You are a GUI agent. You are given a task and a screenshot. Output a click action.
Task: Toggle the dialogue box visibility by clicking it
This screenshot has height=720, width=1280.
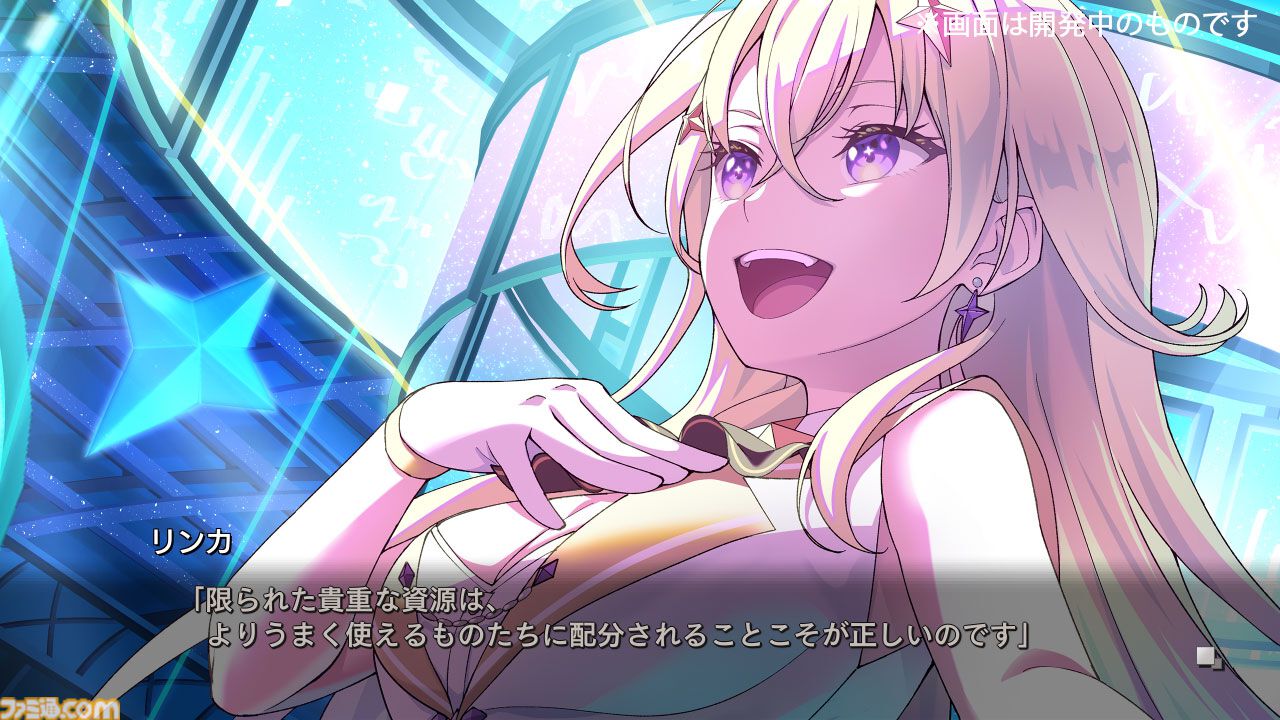640,620
